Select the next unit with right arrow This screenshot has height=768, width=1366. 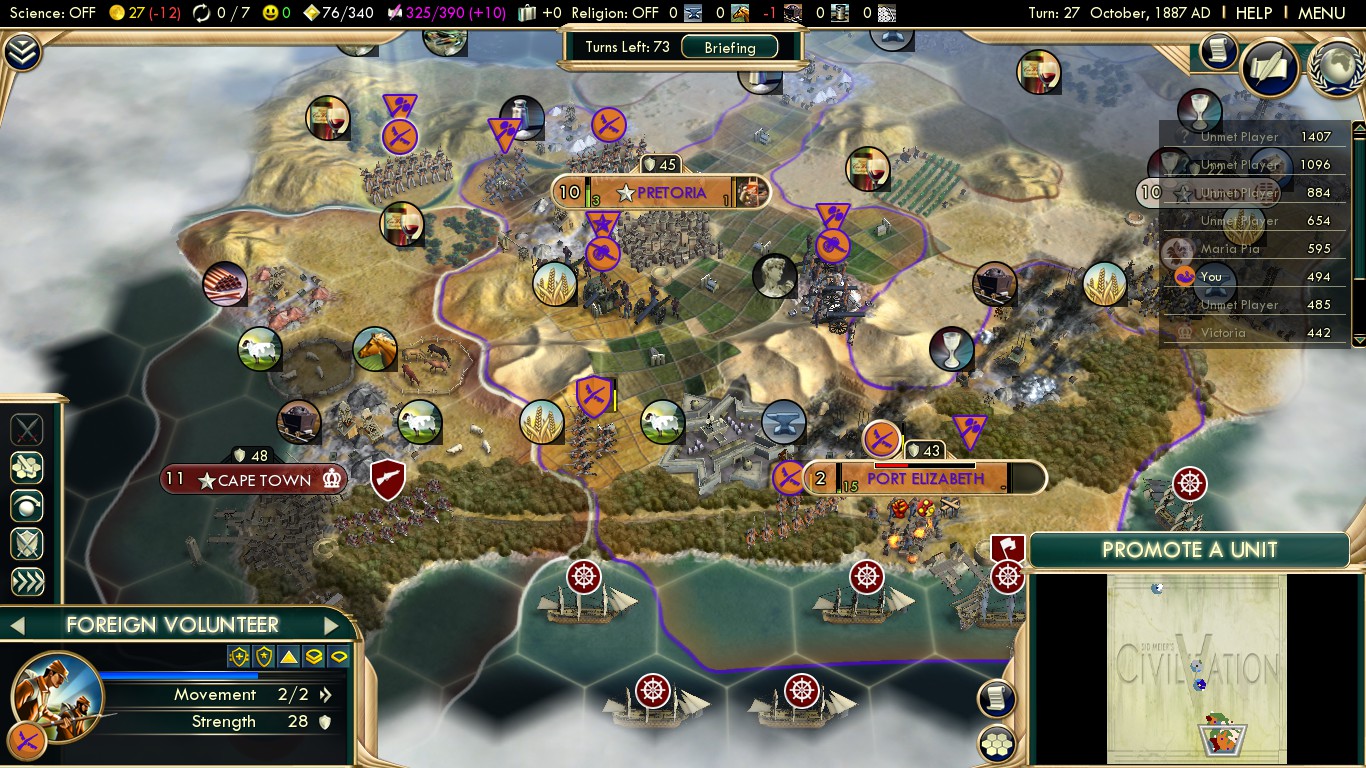332,626
